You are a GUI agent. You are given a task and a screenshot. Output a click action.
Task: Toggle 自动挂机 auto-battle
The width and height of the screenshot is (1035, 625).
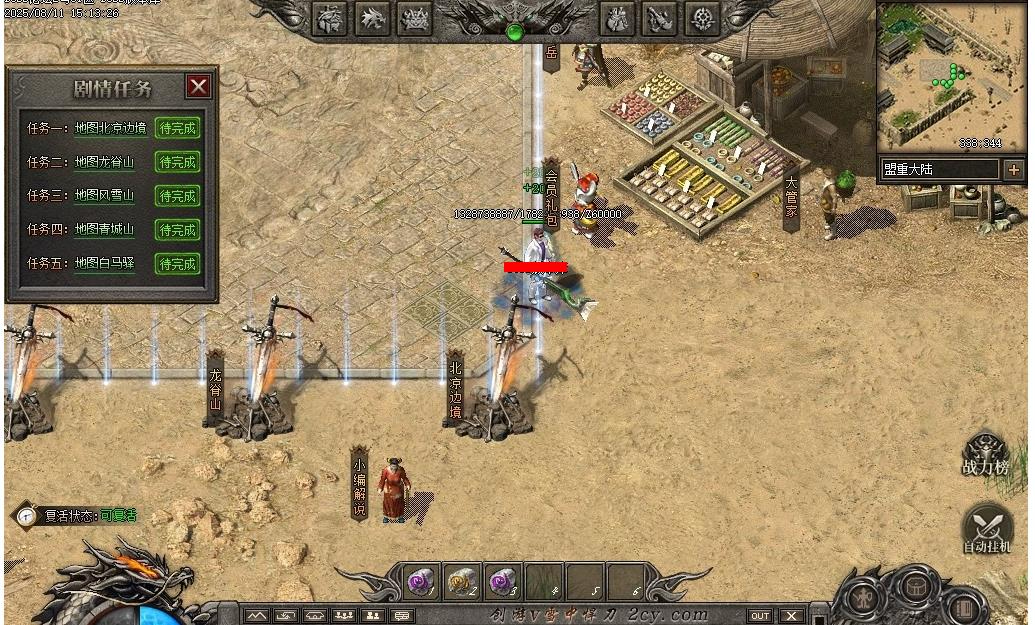987,530
